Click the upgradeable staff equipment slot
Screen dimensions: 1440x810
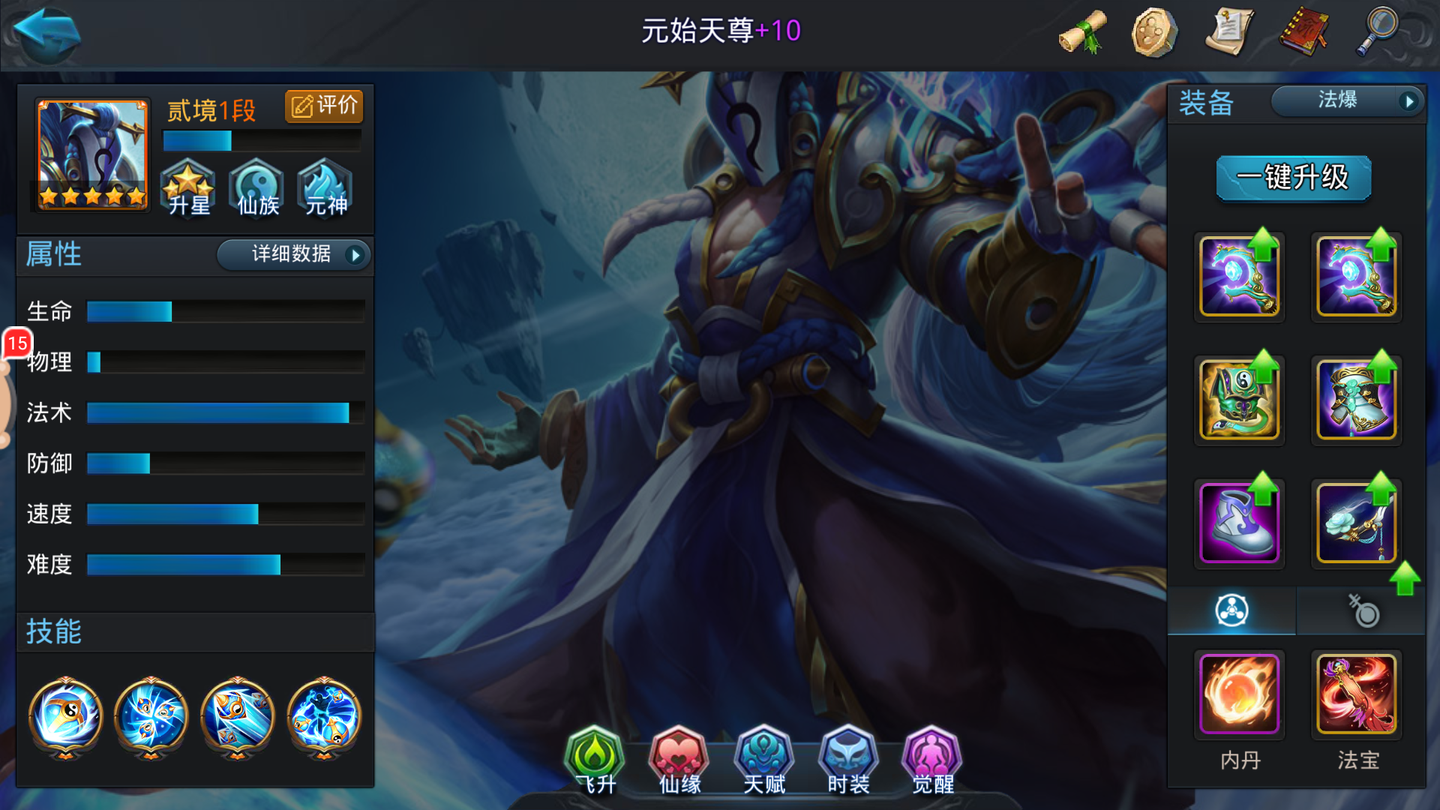click(1239, 275)
